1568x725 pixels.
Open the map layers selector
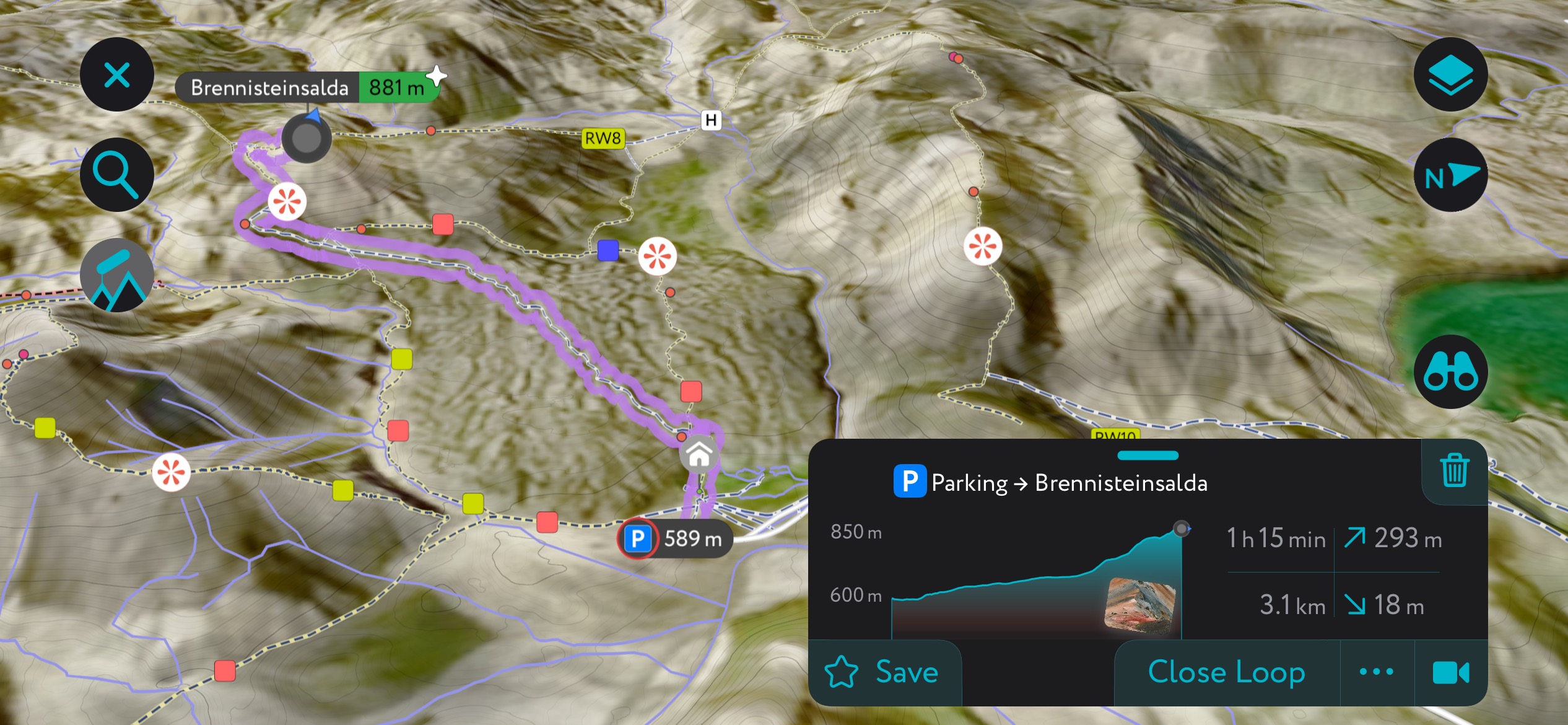[x=1450, y=75]
